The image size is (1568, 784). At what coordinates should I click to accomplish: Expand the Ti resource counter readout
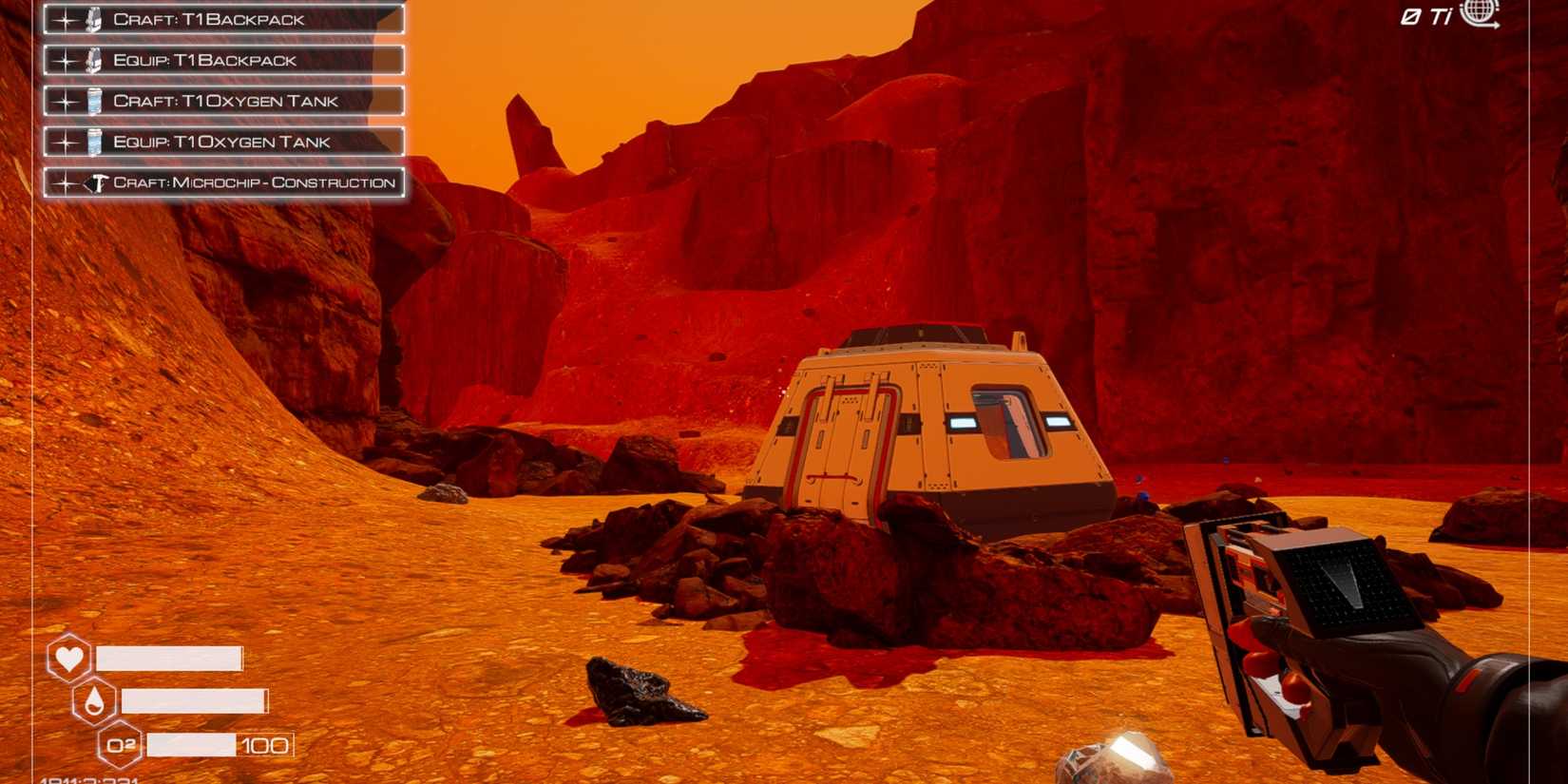[1425, 15]
